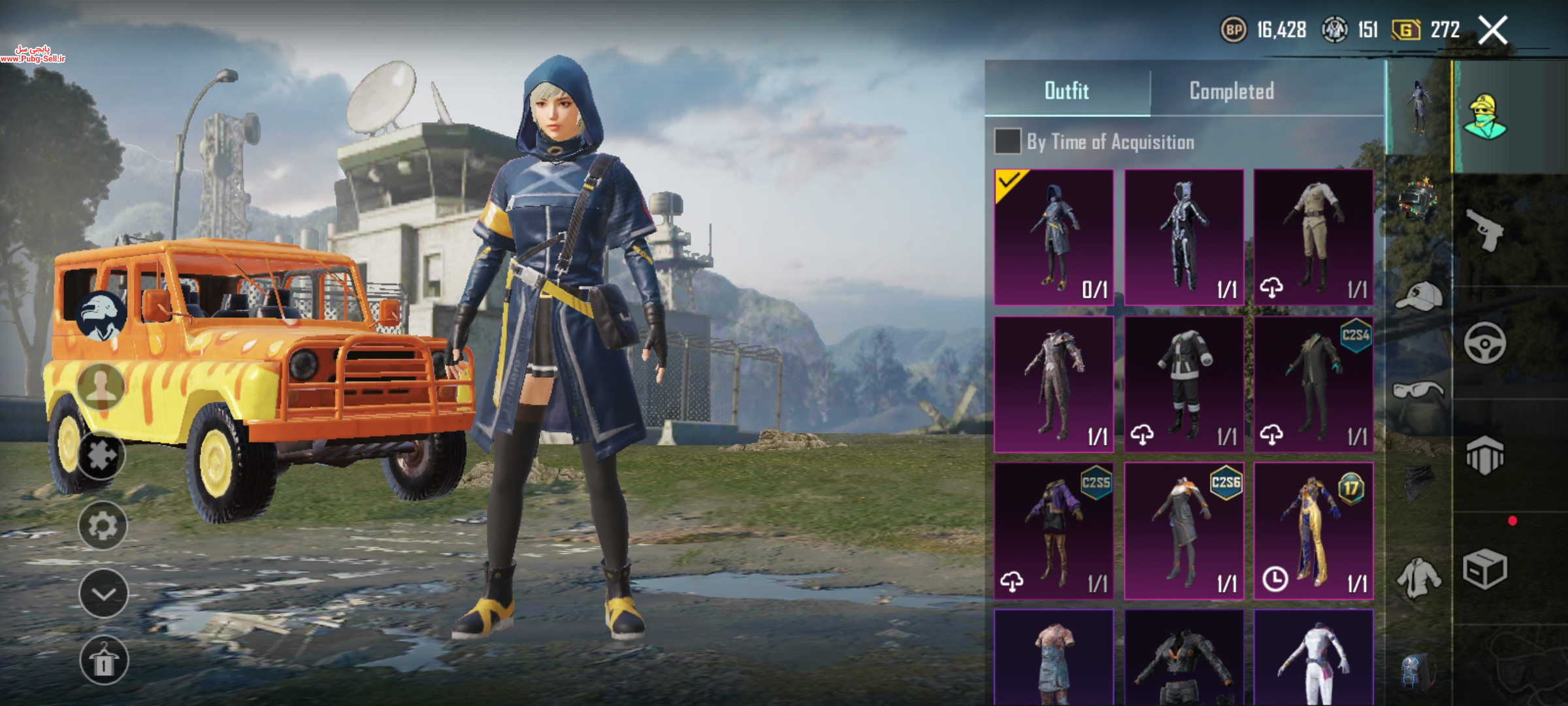This screenshot has width=1568, height=706.
Task: Pick the blue and gold level 17 outfit
Action: 1313,531
